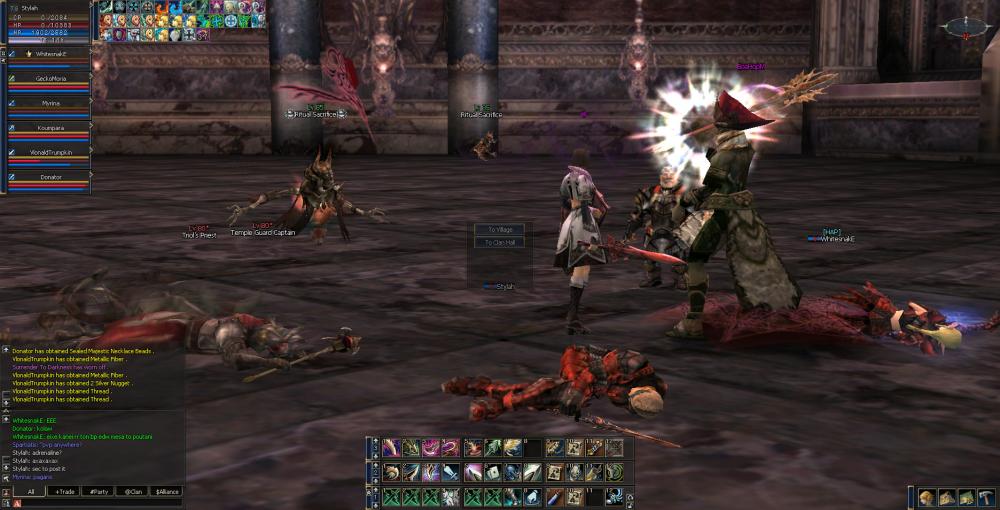The width and height of the screenshot is (1000, 510).
Task: Use the green spiral skill icon
Action: pos(613,472)
